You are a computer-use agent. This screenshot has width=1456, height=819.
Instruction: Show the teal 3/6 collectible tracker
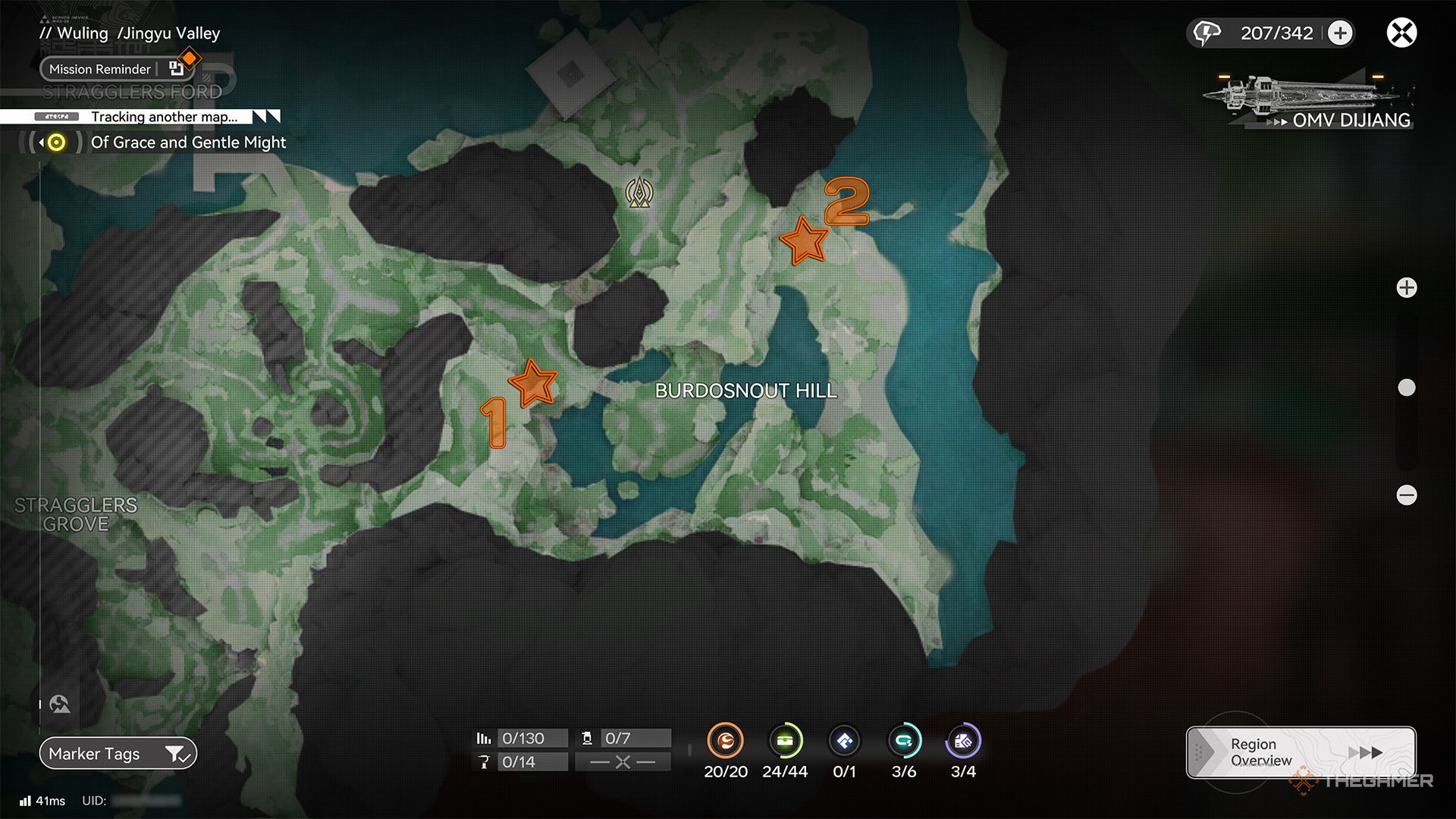pyautogui.click(x=904, y=741)
